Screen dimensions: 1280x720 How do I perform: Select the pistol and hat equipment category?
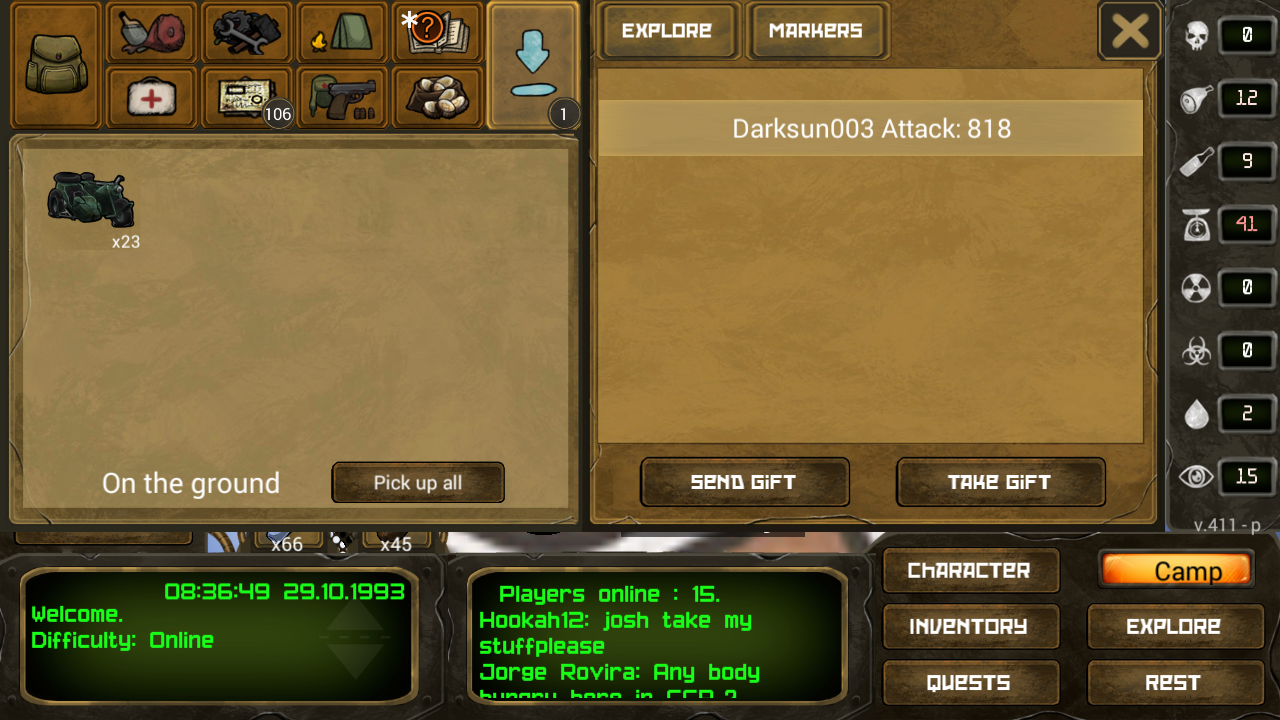[x=342, y=97]
